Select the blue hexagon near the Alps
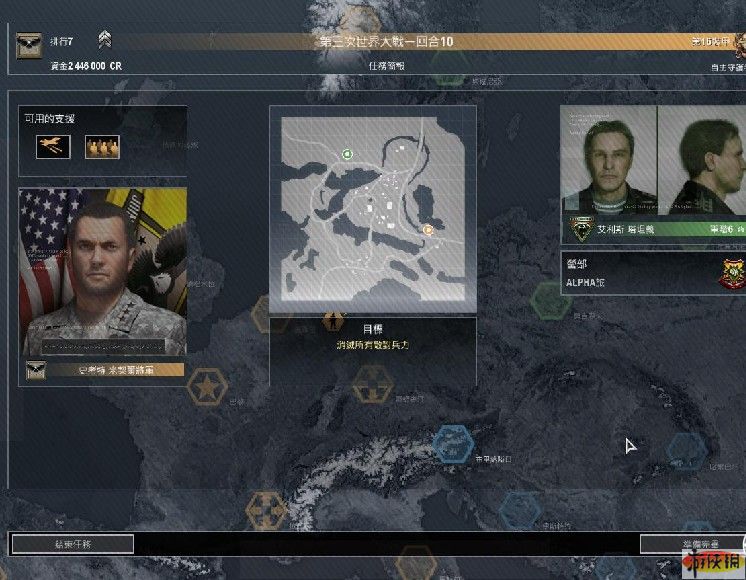 (x=453, y=443)
